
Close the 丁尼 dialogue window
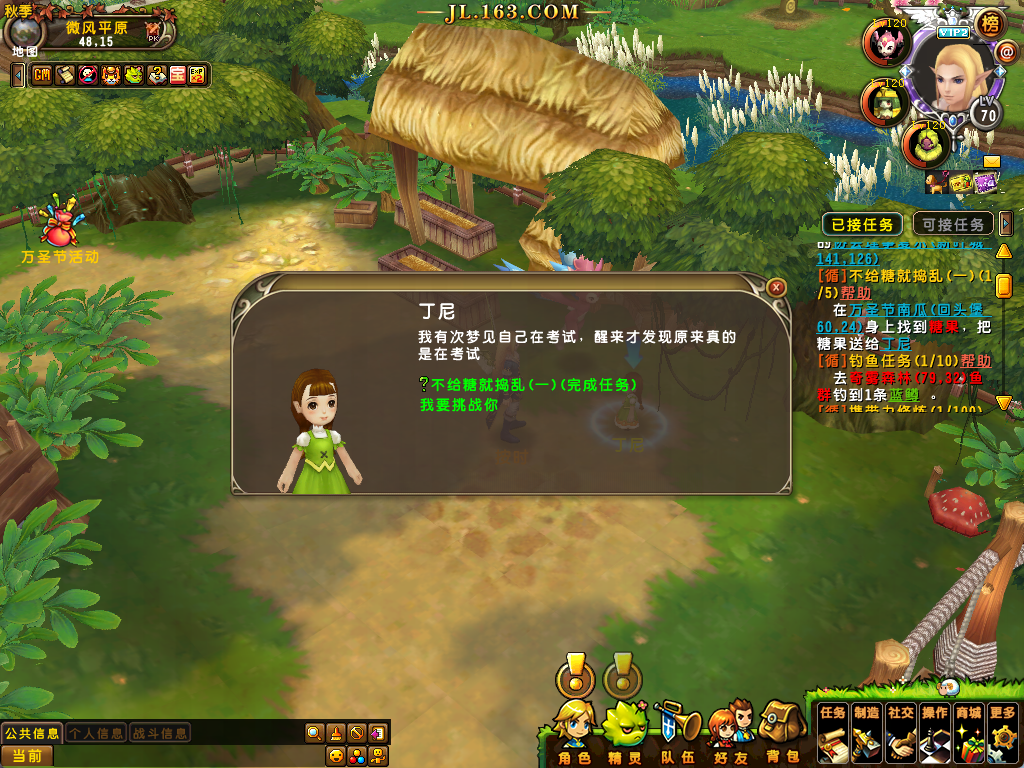(x=776, y=287)
